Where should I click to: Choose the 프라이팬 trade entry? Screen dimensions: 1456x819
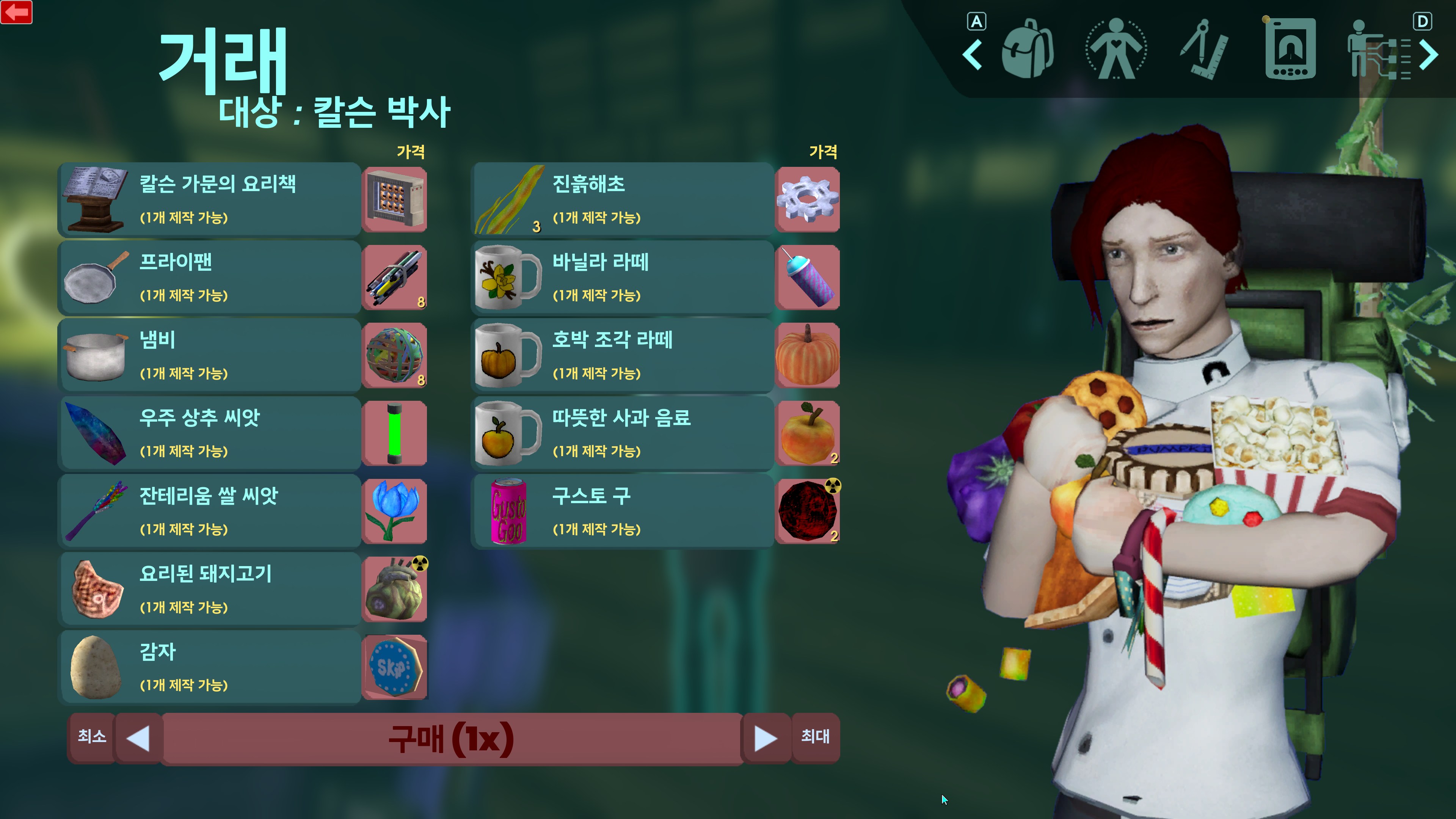(x=210, y=277)
